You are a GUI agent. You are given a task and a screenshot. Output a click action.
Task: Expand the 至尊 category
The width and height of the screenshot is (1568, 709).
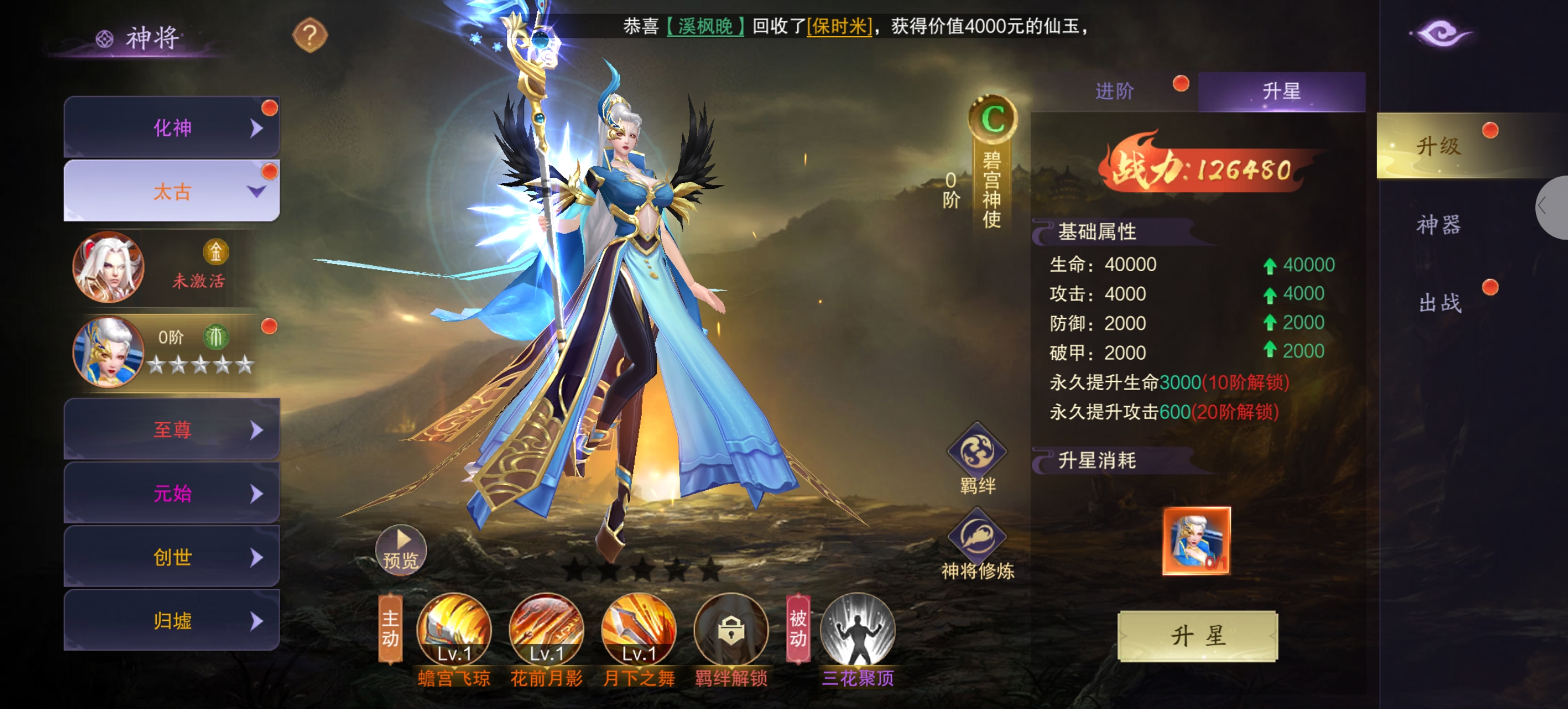(x=171, y=430)
